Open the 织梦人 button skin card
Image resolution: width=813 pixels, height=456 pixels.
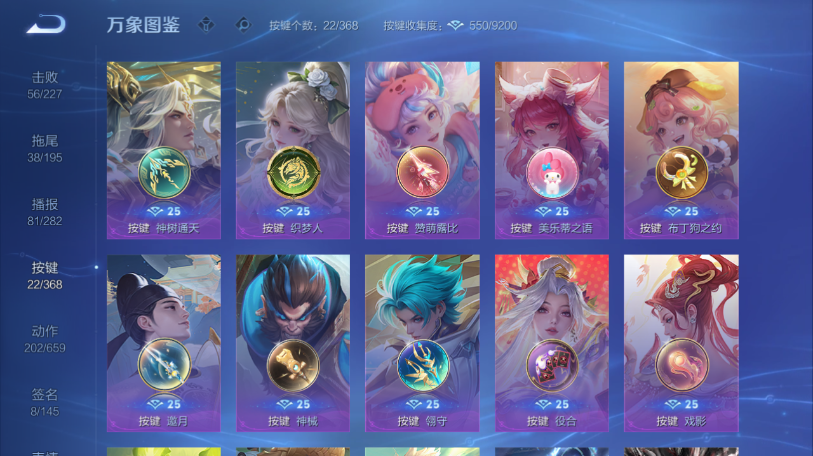click(x=293, y=150)
